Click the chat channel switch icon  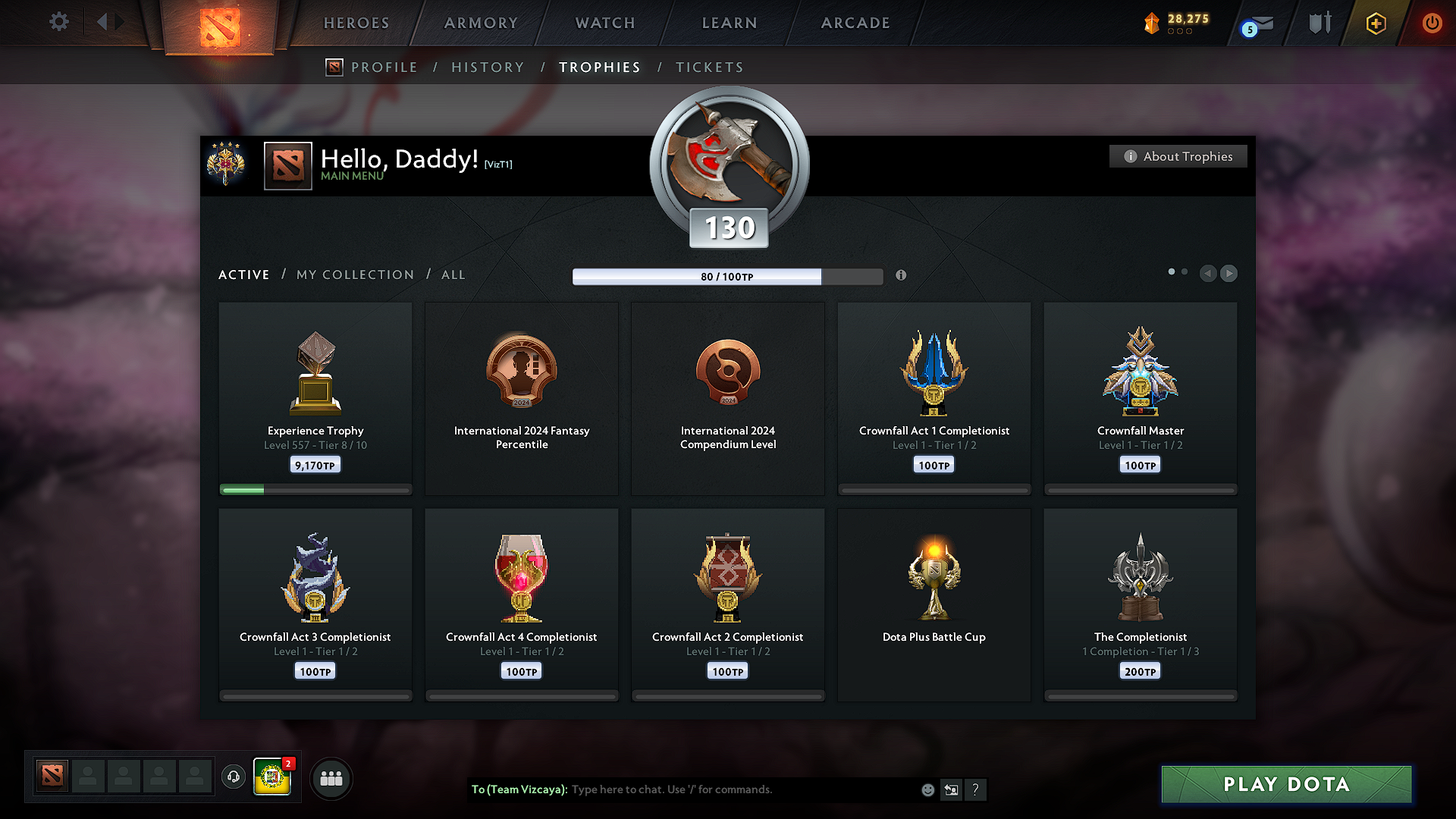(952, 789)
